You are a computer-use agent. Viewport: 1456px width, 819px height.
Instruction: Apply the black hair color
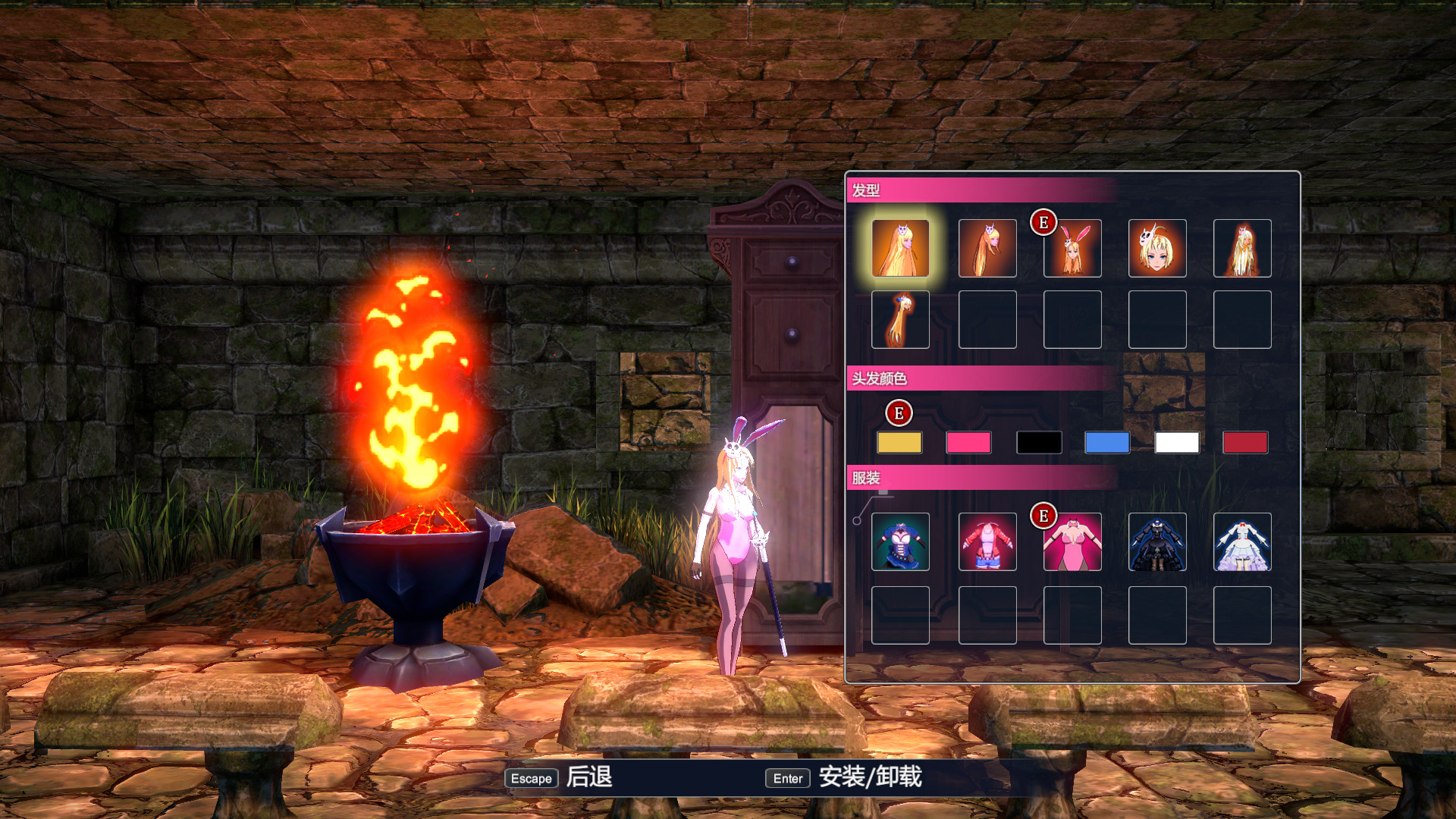[x=1038, y=442]
